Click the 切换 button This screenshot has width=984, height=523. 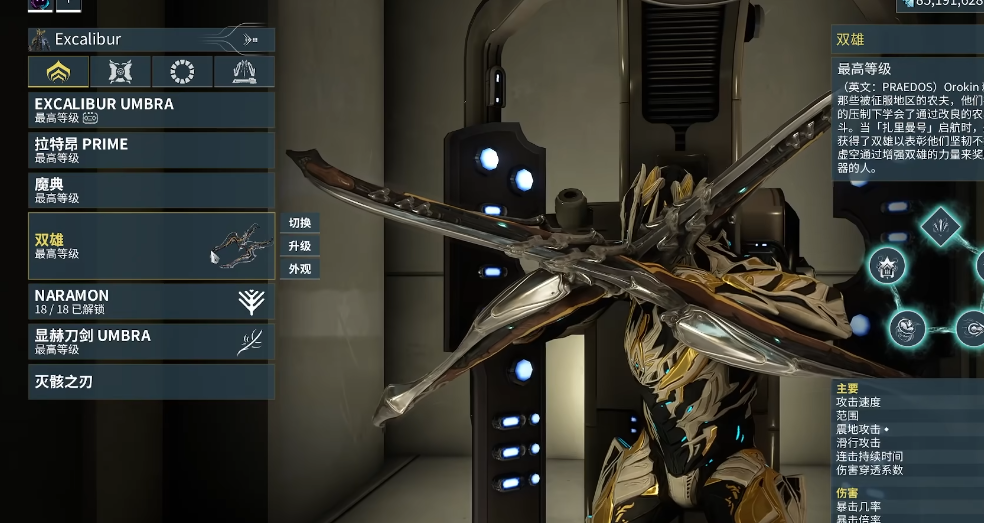(300, 223)
